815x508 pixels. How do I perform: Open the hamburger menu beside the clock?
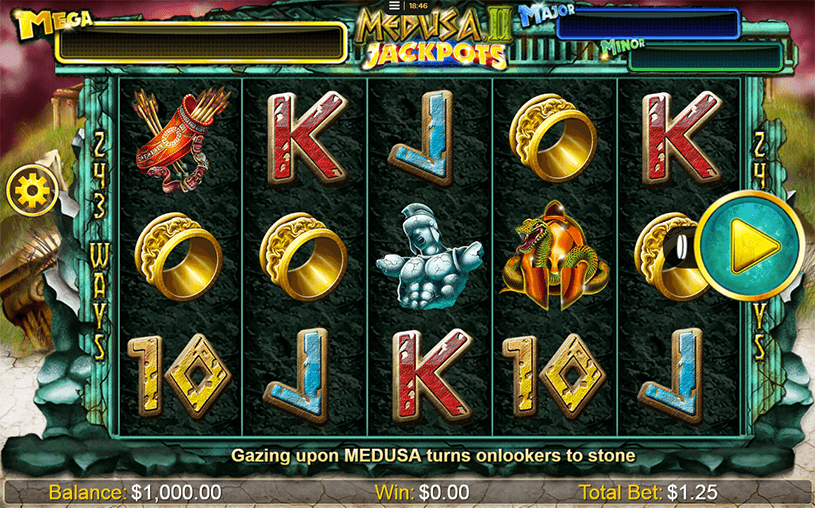pos(394,5)
